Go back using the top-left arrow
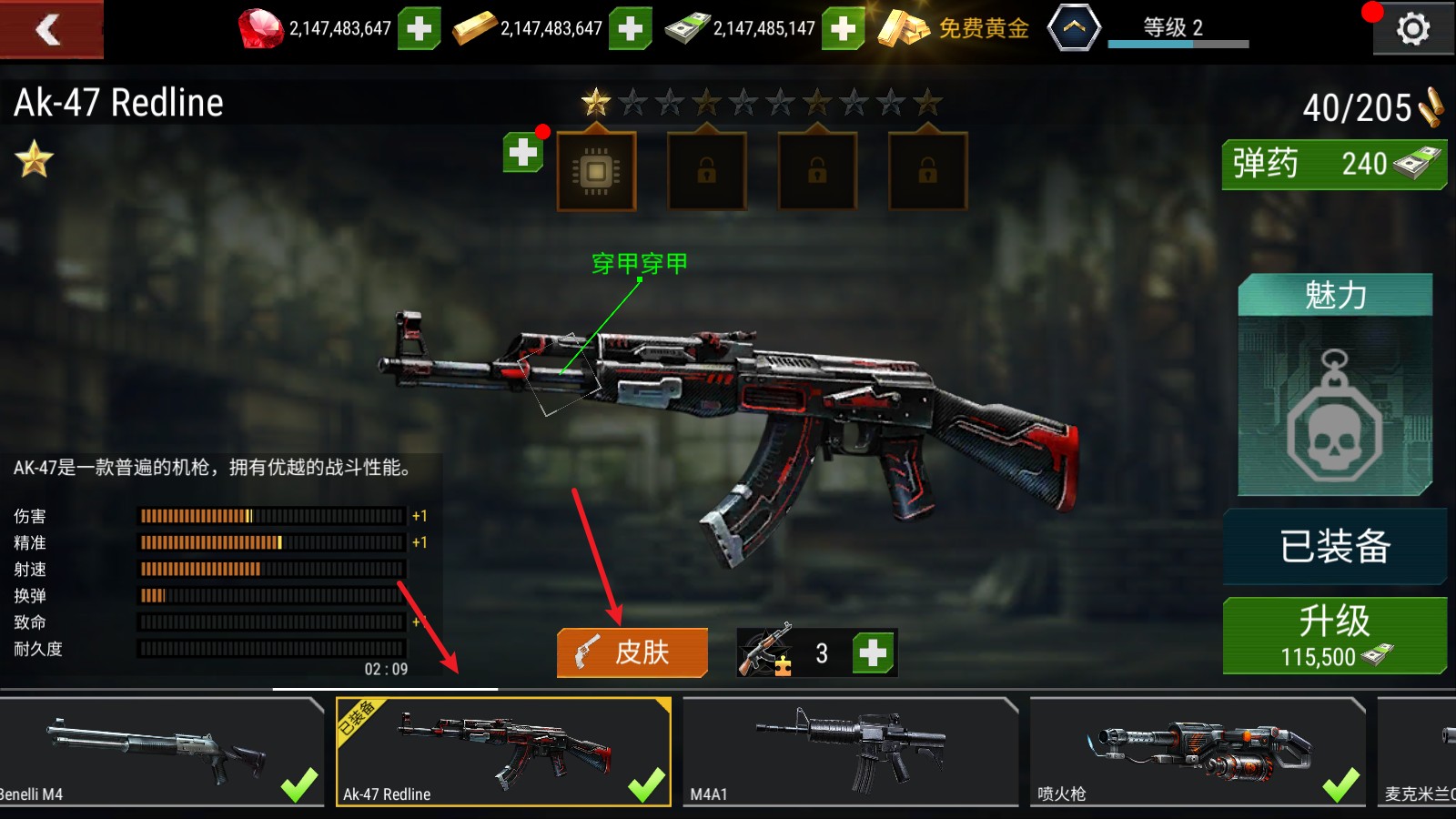1456x819 pixels. 50,29
